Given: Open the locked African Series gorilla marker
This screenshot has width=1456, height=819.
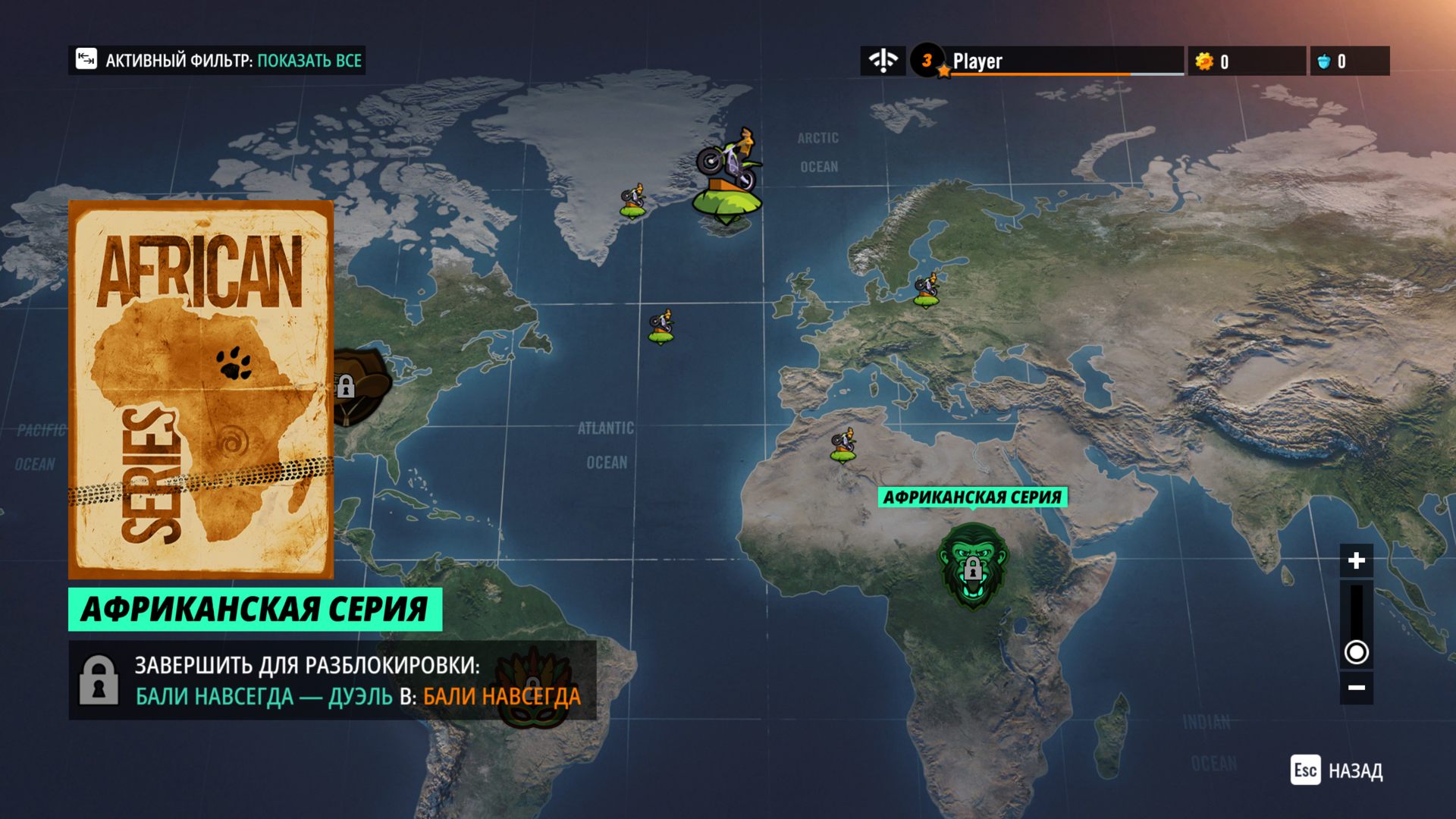Looking at the screenshot, I should (x=973, y=566).
